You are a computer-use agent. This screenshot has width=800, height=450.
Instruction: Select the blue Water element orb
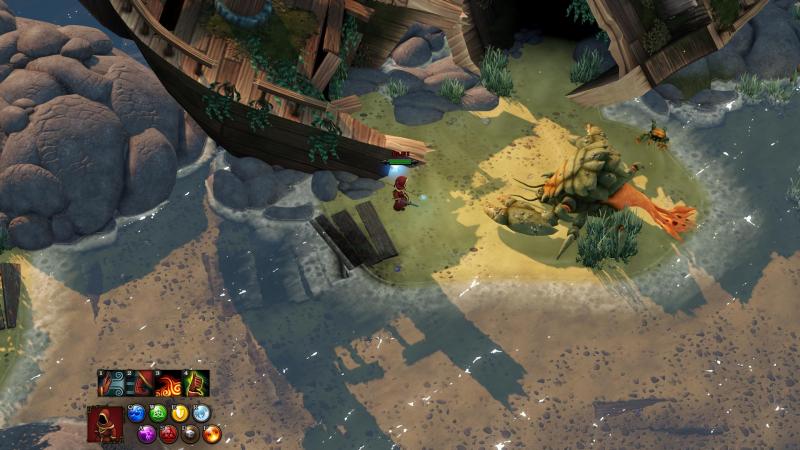click(x=137, y=413)
